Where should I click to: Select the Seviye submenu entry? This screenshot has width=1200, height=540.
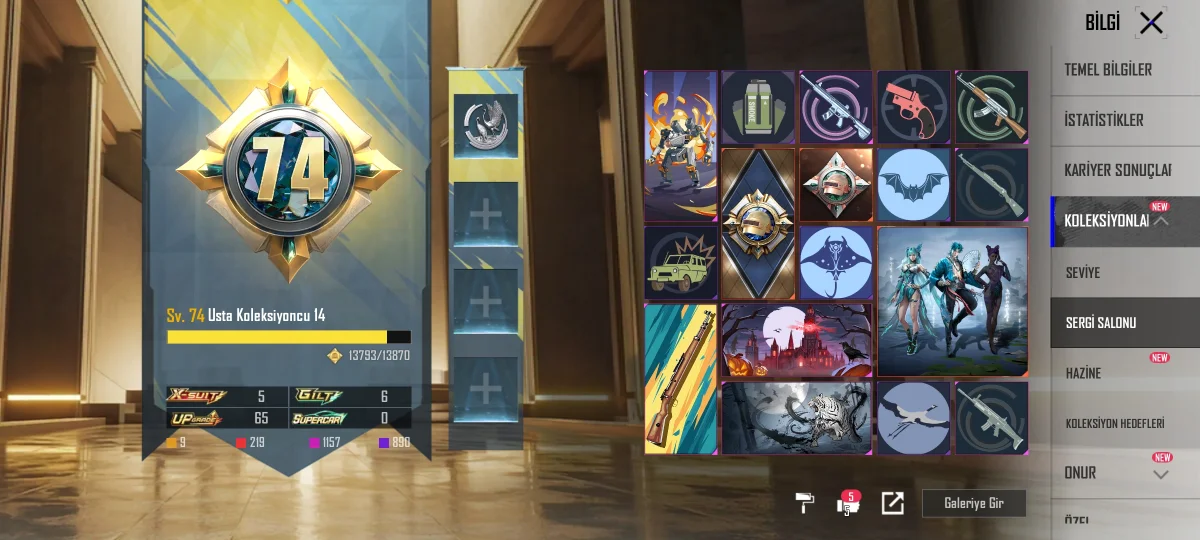1083,272
